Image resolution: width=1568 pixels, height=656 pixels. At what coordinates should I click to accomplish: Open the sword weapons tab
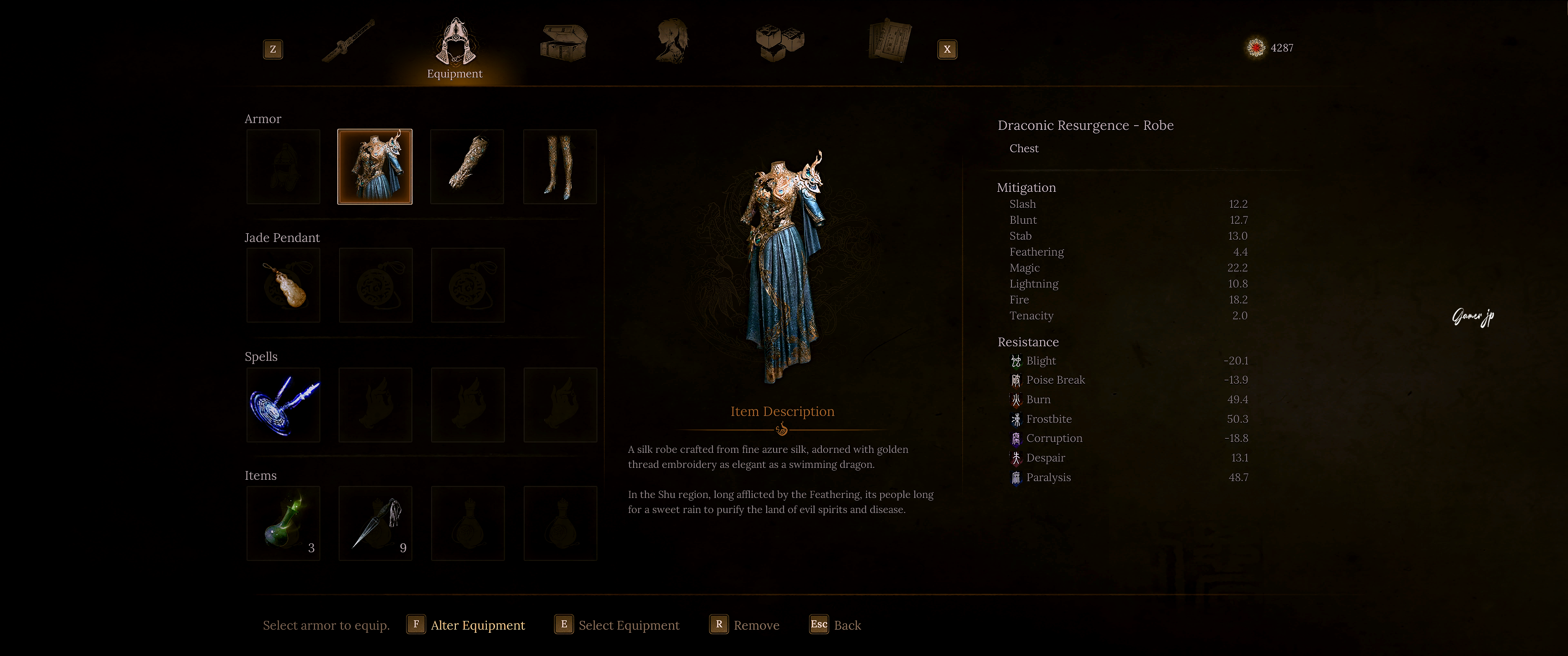tap(348, 41)
